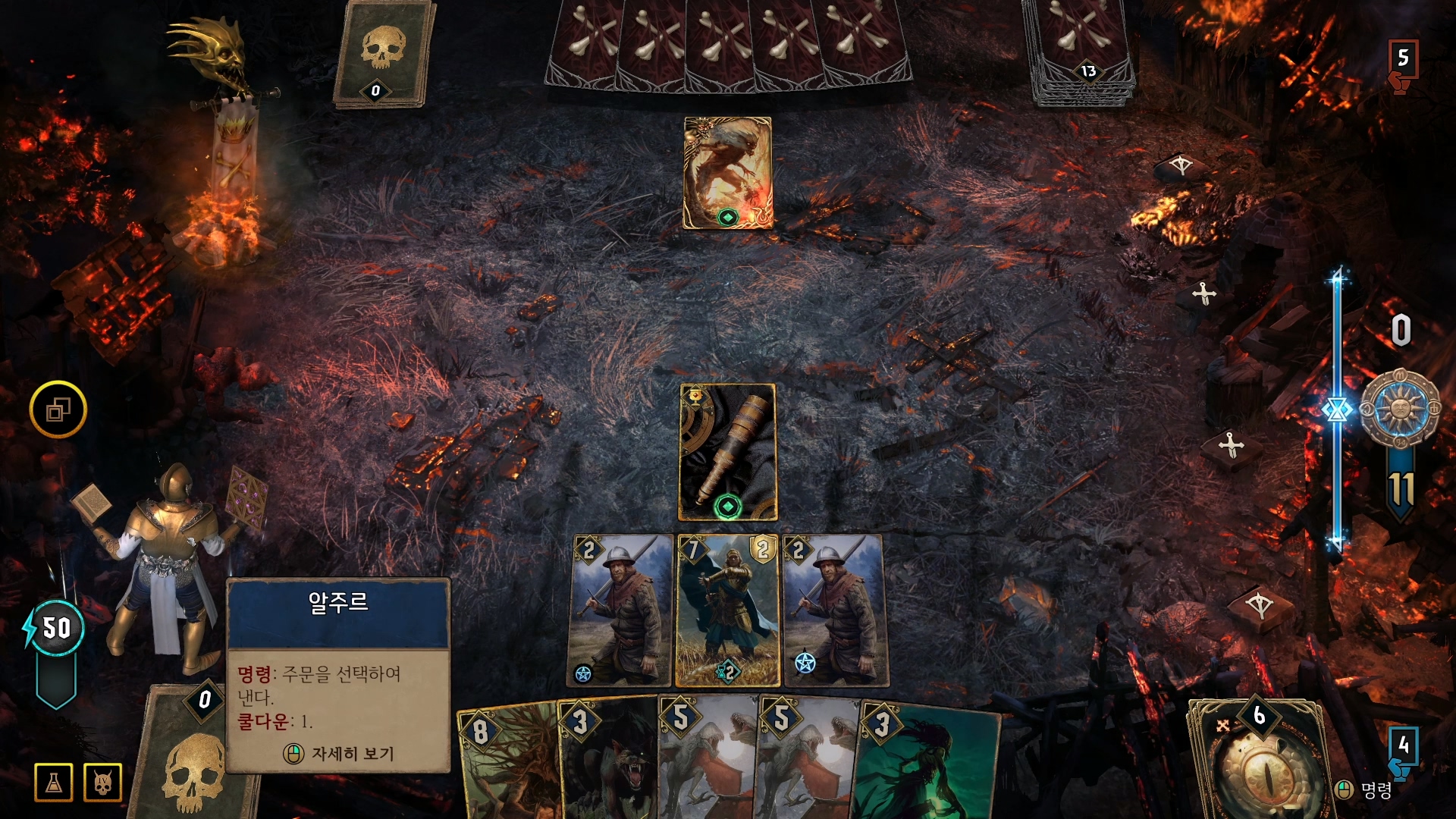Open the yellow stacked-squares icon
Screen dimensions: 1456x819
(58, 409)
